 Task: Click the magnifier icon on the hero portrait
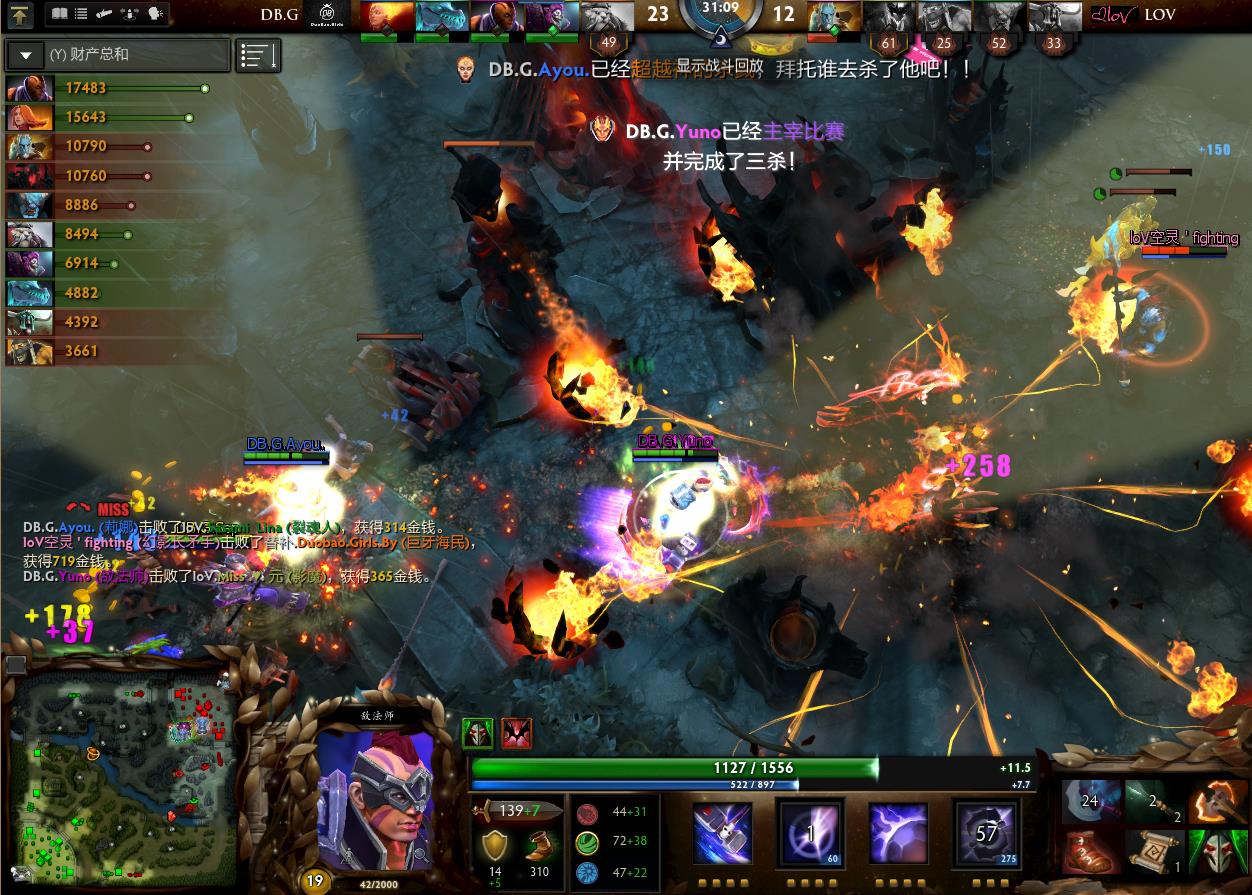click(420, 855)
